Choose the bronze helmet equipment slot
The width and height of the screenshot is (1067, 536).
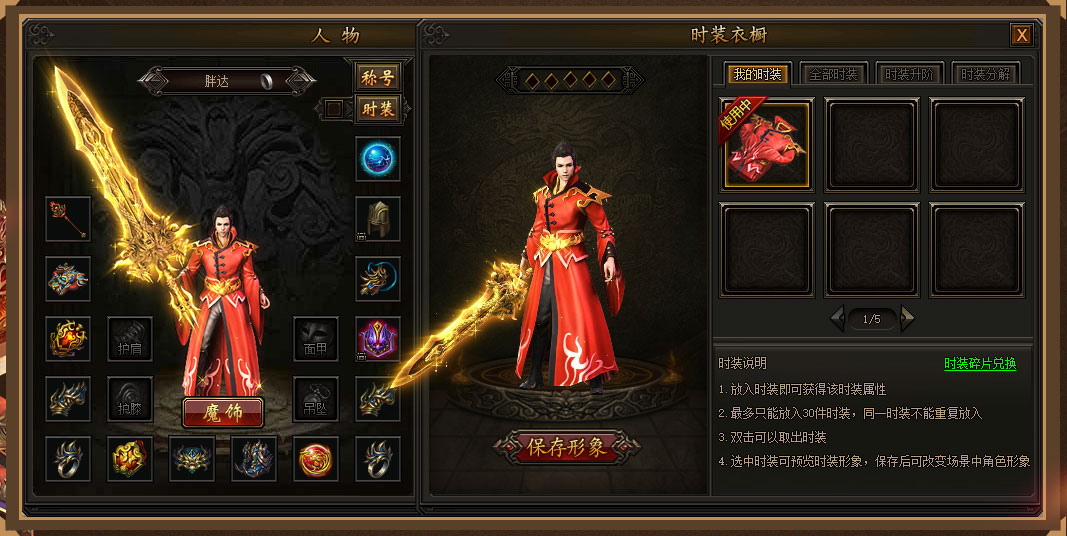coord(378,219)
